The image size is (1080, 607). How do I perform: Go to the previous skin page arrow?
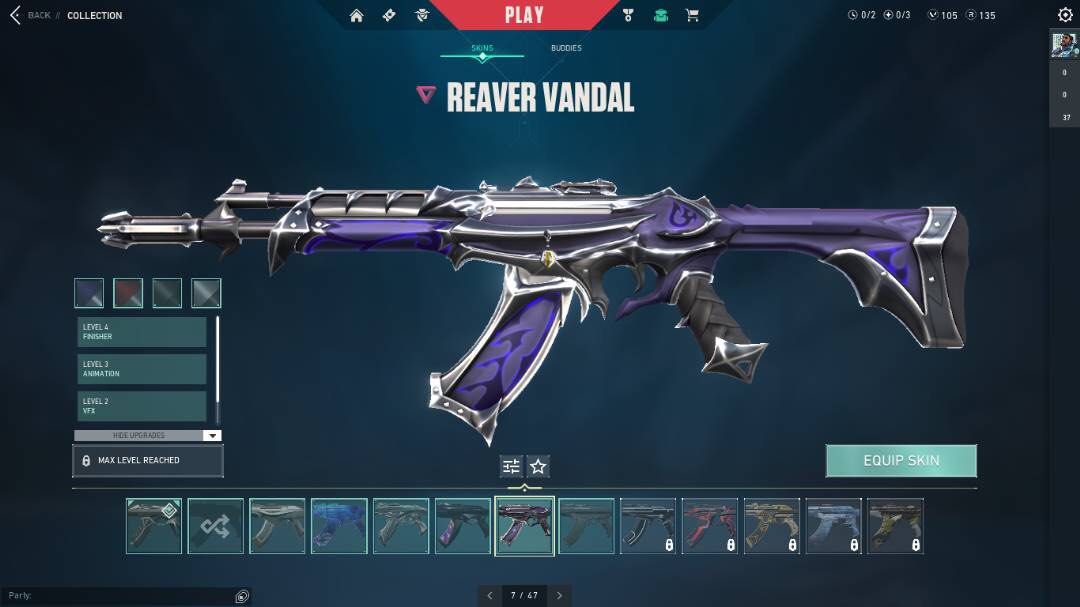[490, 595]
